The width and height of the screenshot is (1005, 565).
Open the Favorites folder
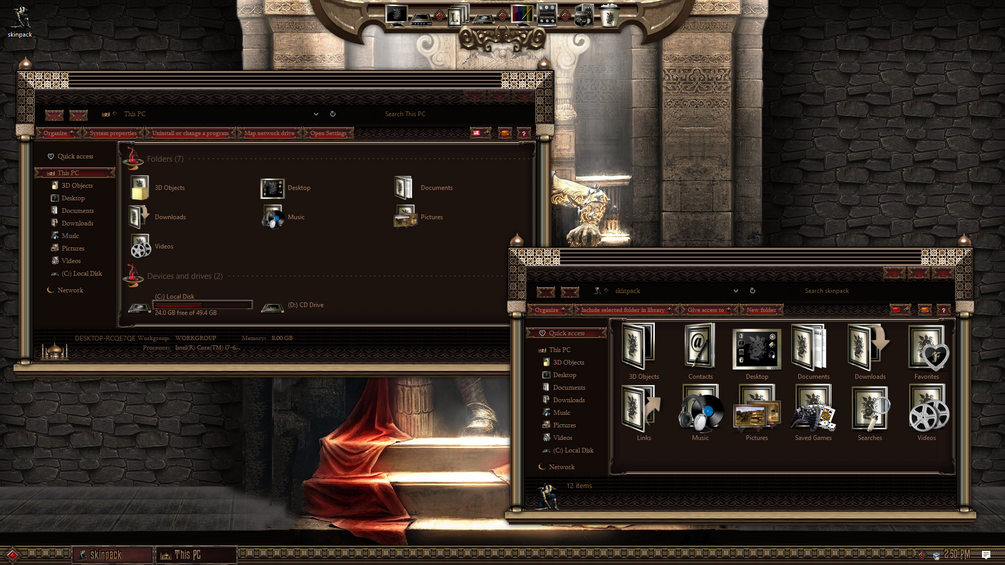tap(926, 351)
